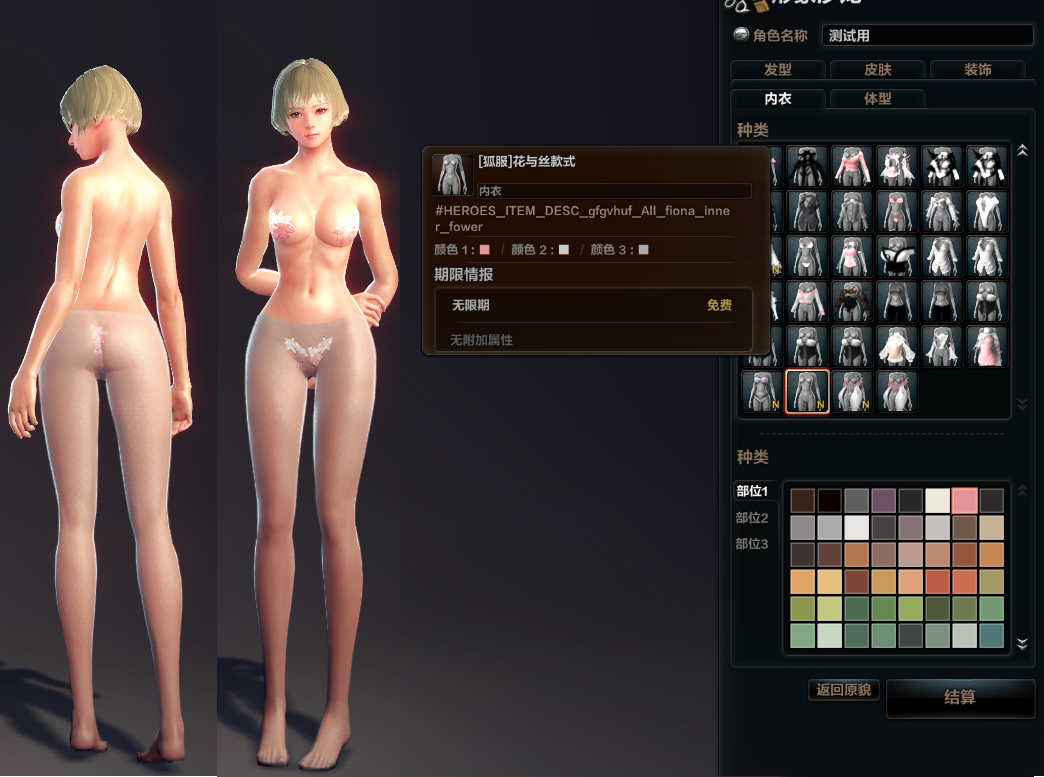1044x777 pixels.
Task: Click the 返回原貌 restore original button
Action: click(x=843, y=690)
